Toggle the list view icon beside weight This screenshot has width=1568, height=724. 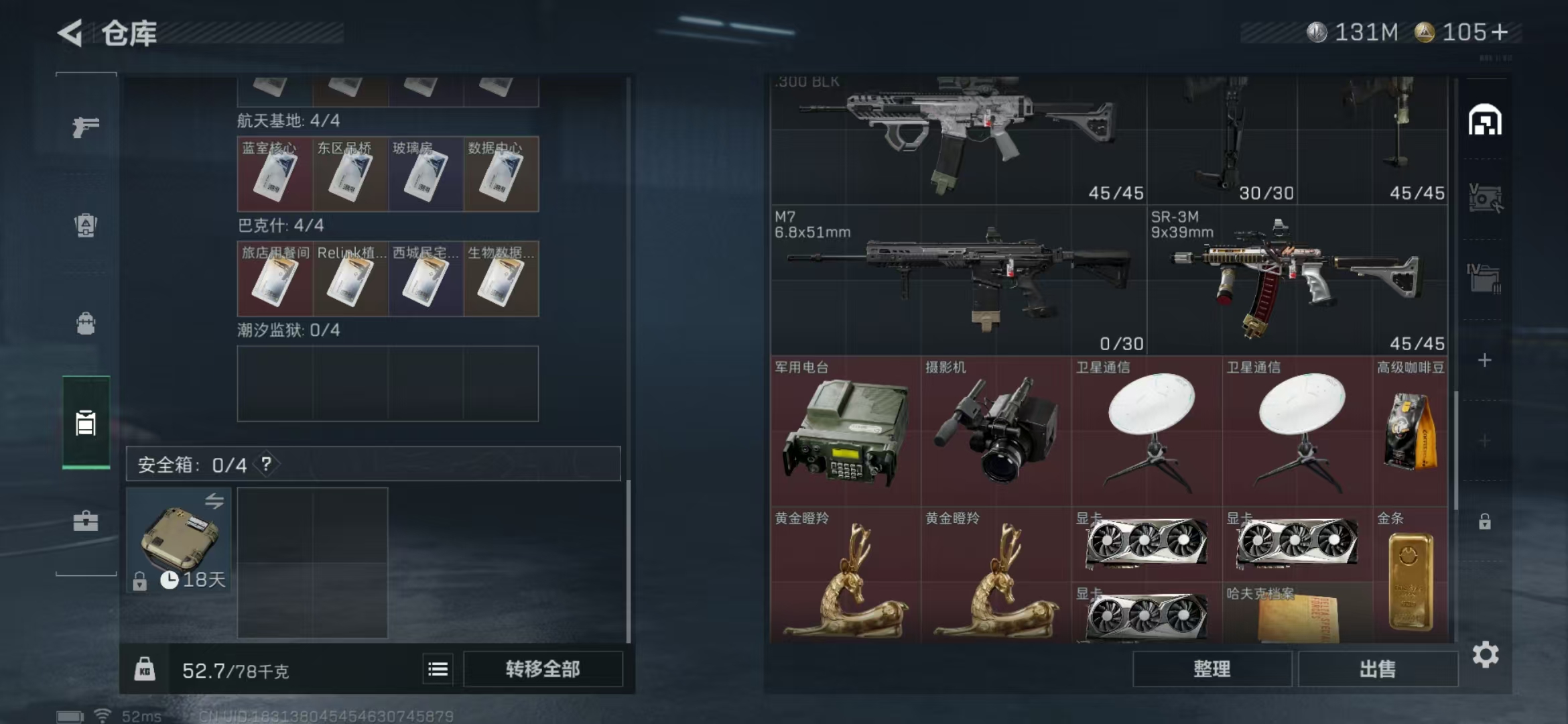(x=438, y=669)
